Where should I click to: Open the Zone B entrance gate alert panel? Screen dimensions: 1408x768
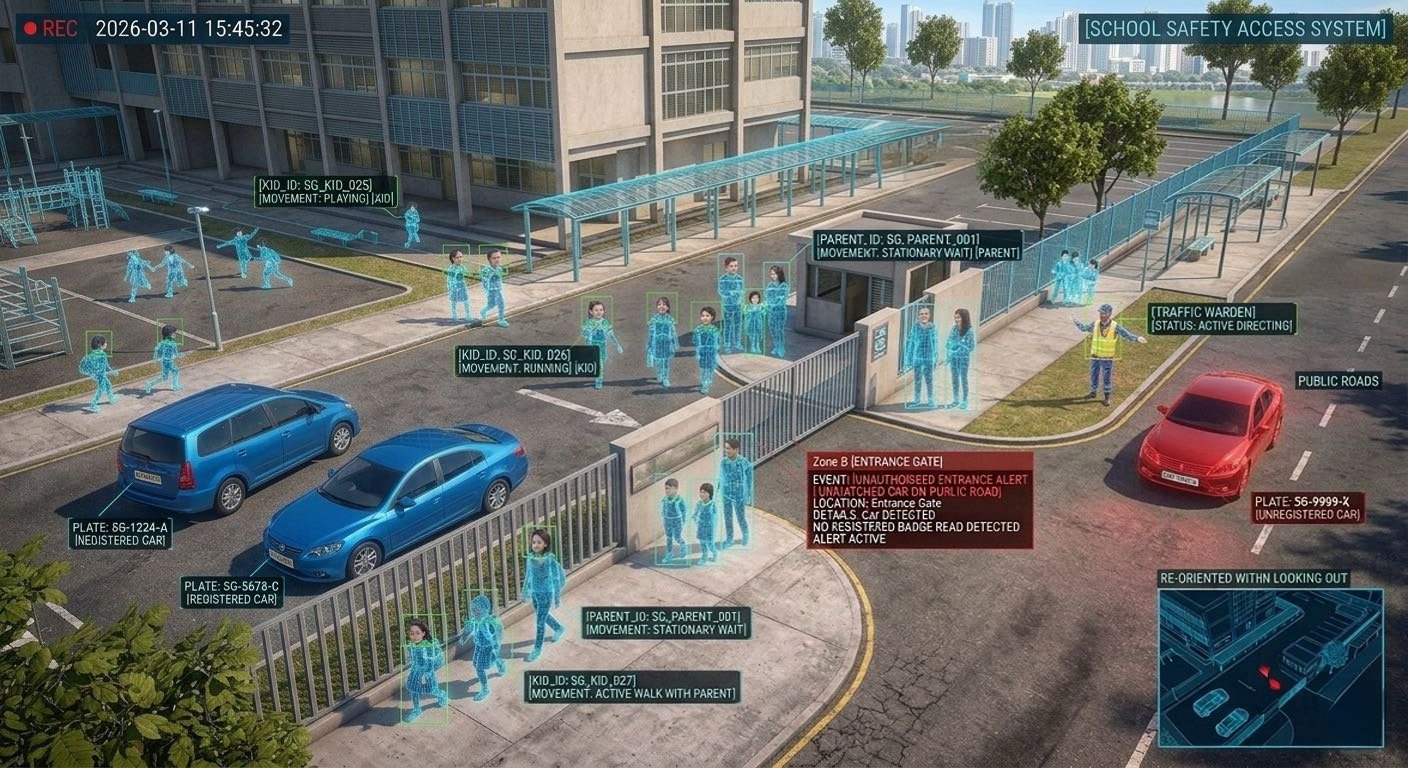pyautogui.click(x=919, y=500)
